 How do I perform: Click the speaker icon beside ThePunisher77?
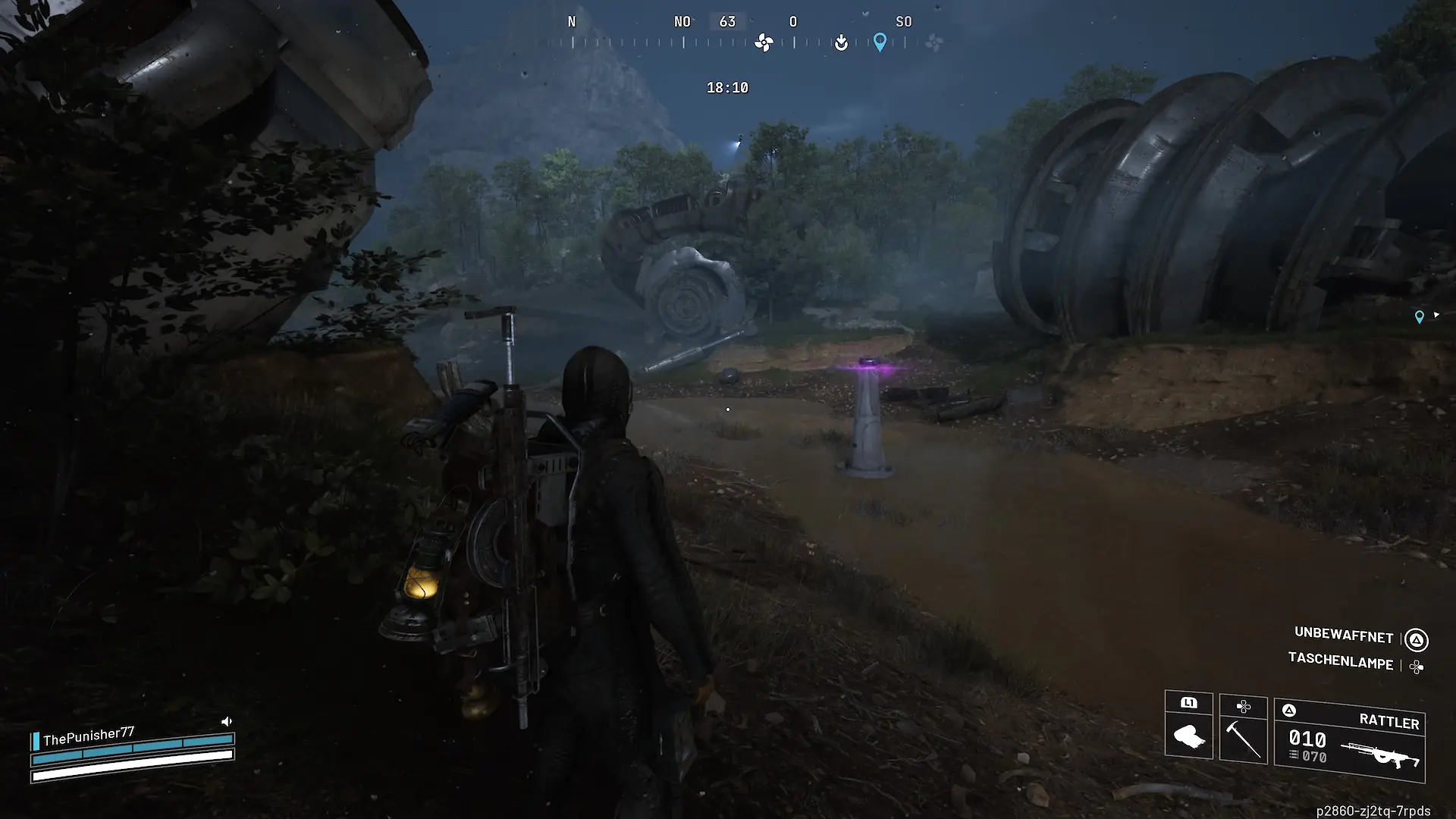[226, 721]
